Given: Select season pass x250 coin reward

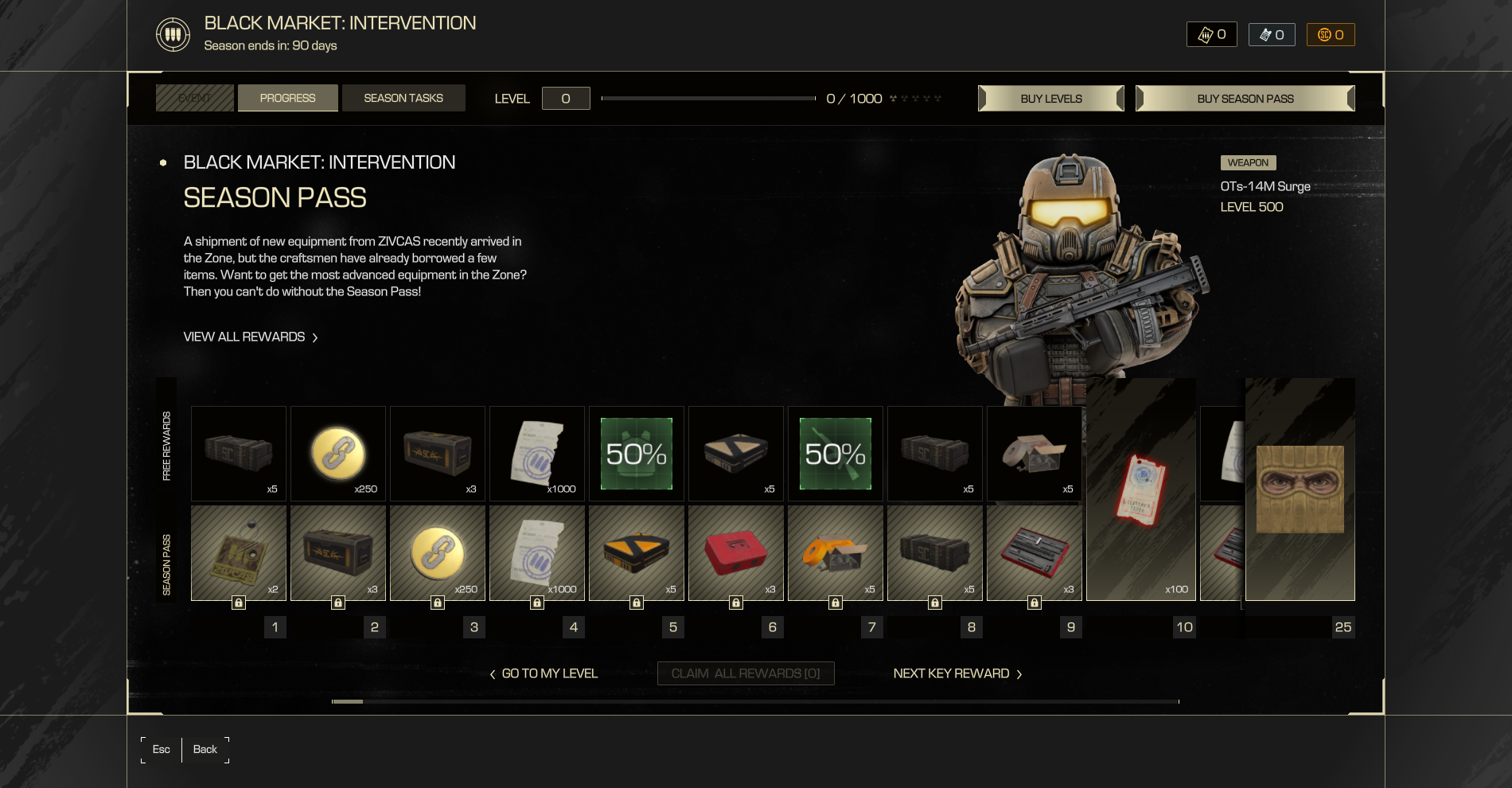Looking at the screenshot, I should [x=438, y=553].
